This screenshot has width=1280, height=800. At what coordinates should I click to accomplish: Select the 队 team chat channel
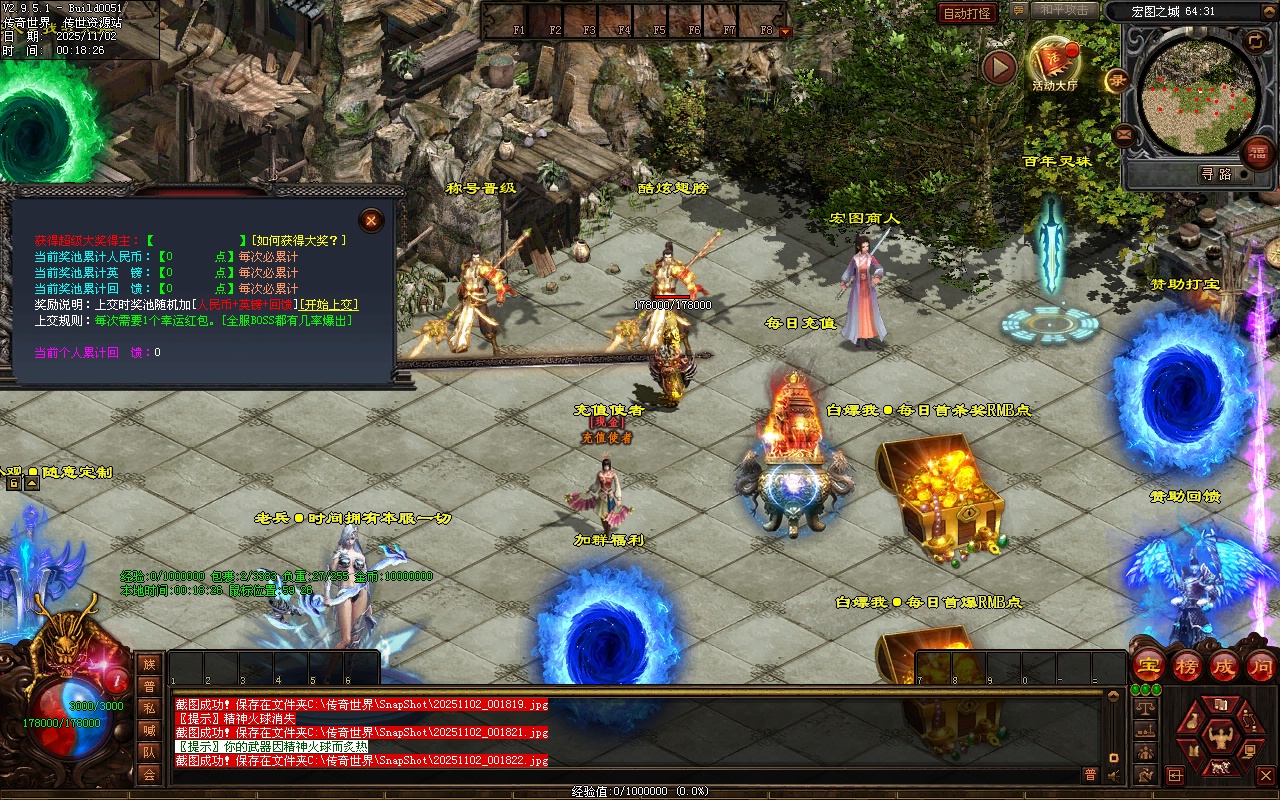149,752
